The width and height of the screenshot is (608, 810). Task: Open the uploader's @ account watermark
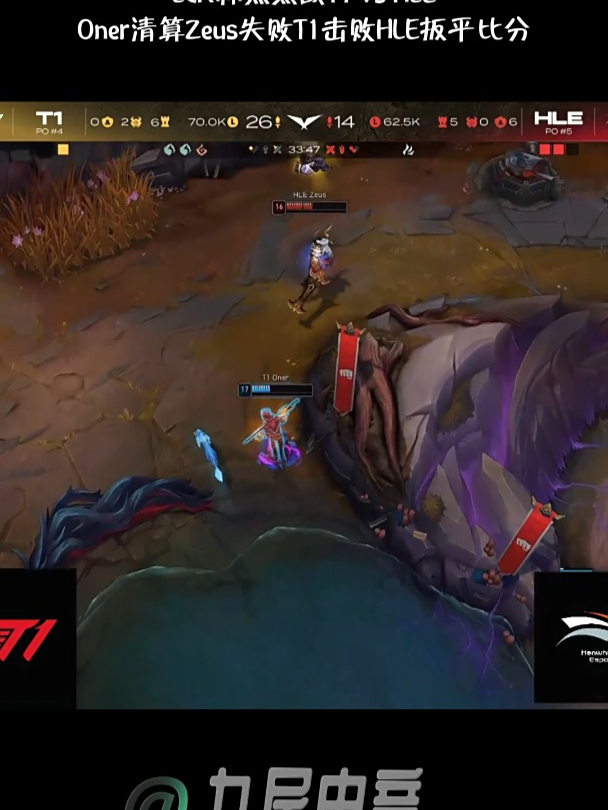[275, 790]
